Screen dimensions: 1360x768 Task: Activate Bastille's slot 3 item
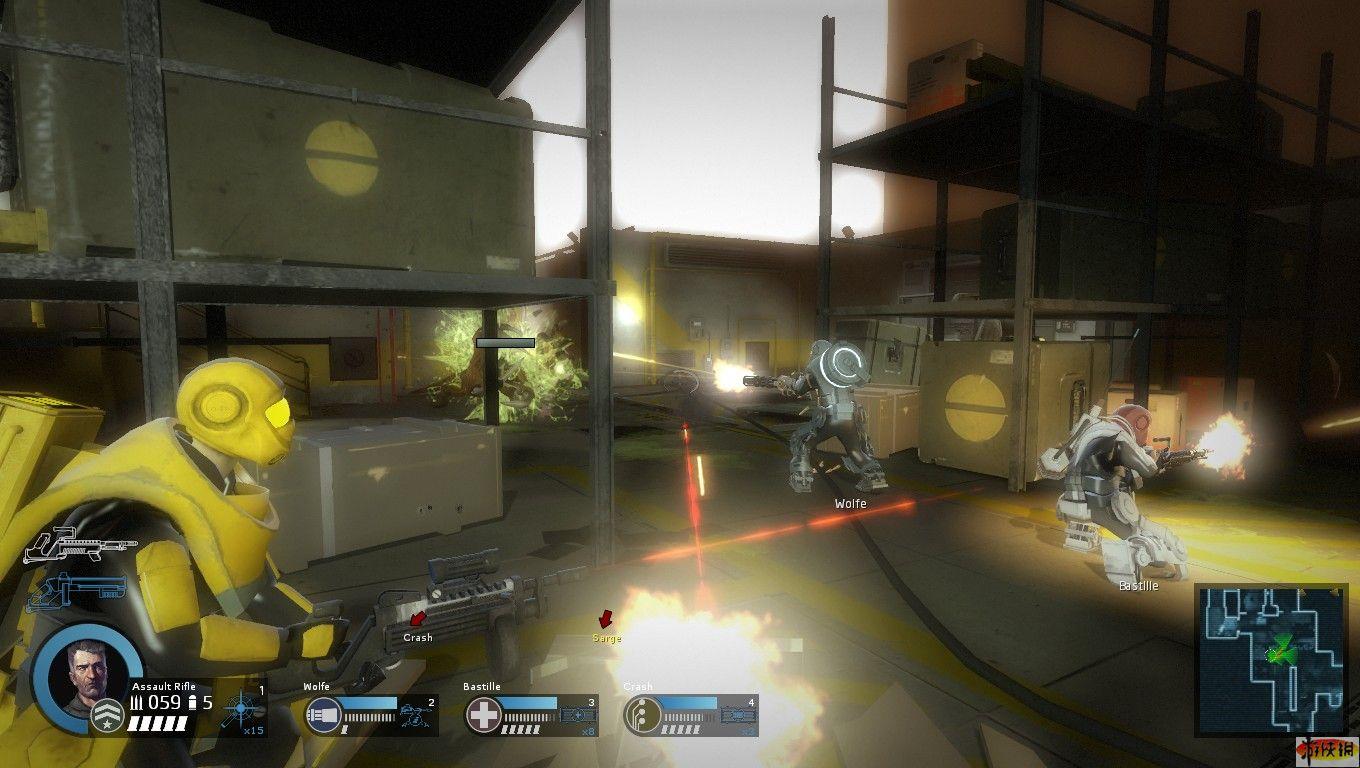coord(577,715)
